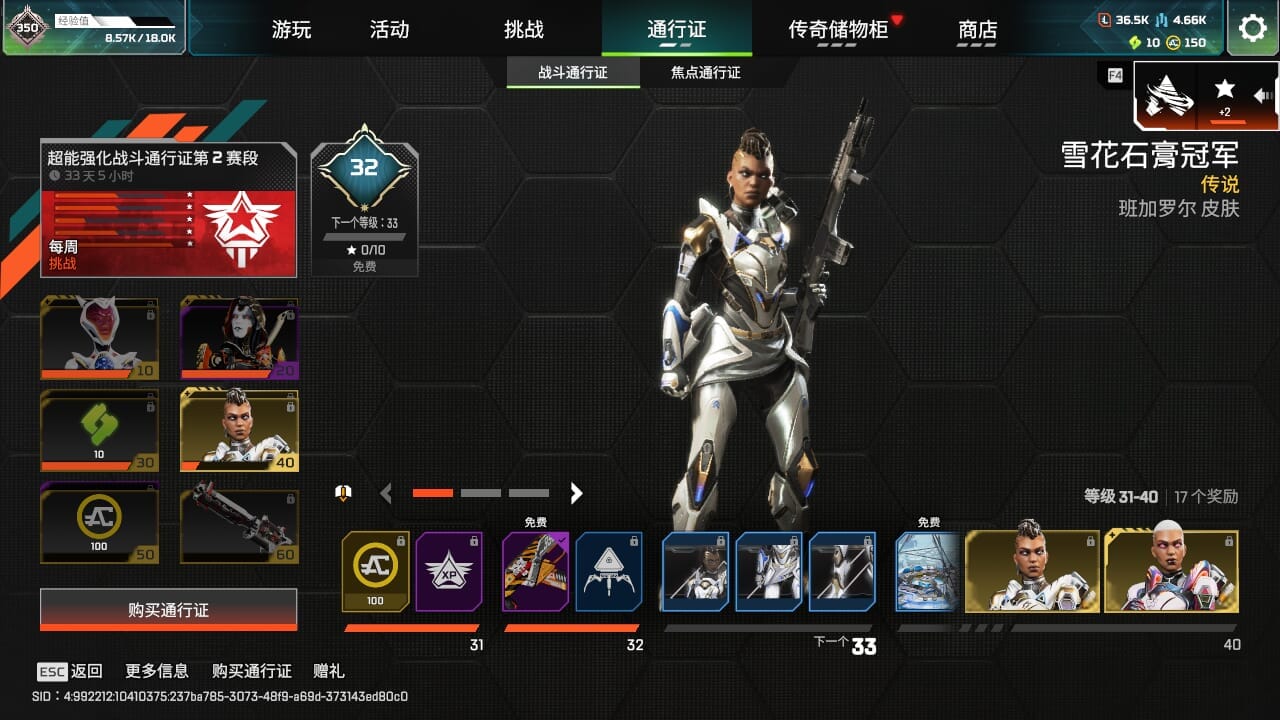Open the 商店 shop tab
The width and height of the screenshot is (1280, 720).
[x=977, y=29]
